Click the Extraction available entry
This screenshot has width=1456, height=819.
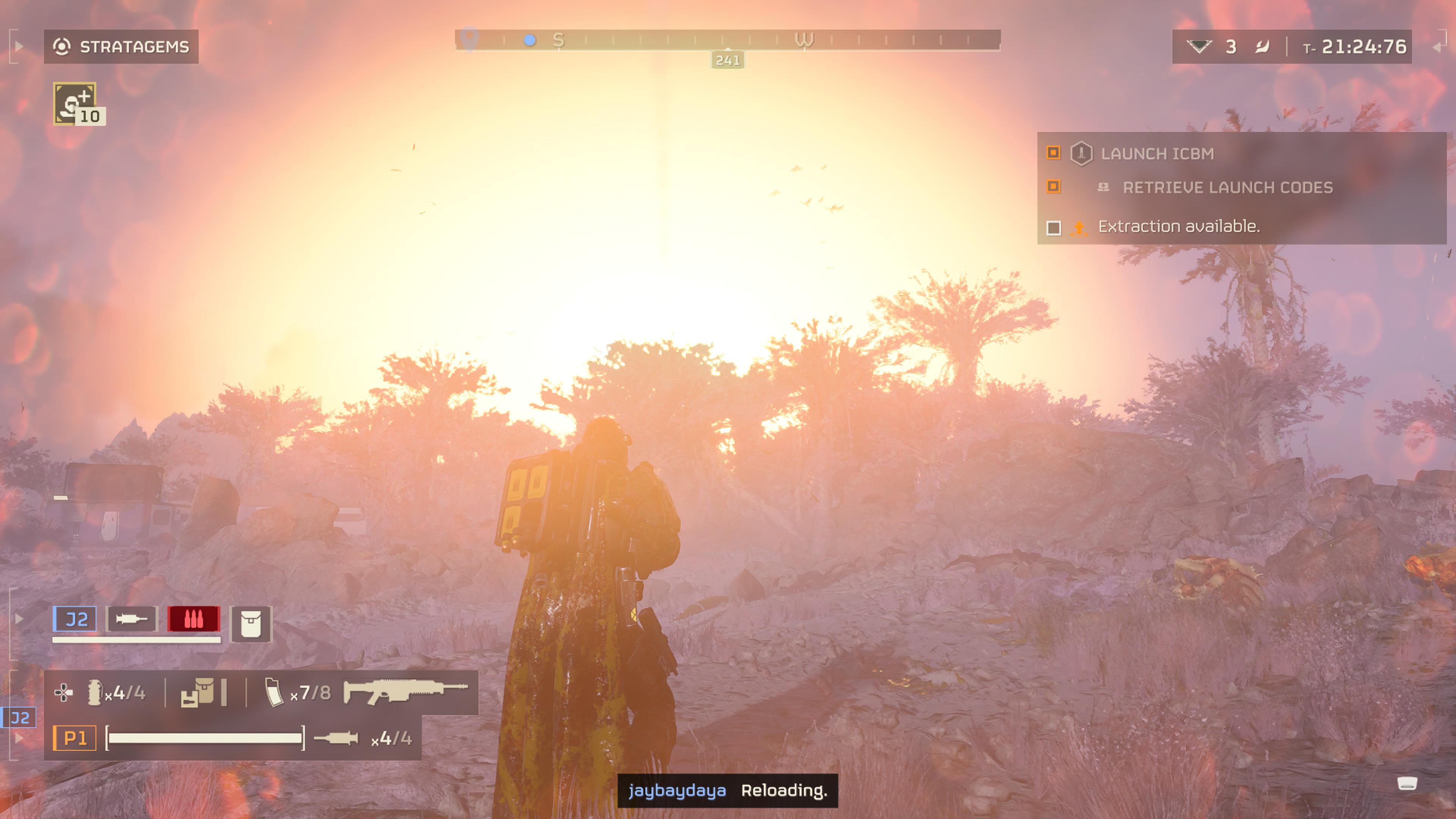click(1178, 227)
